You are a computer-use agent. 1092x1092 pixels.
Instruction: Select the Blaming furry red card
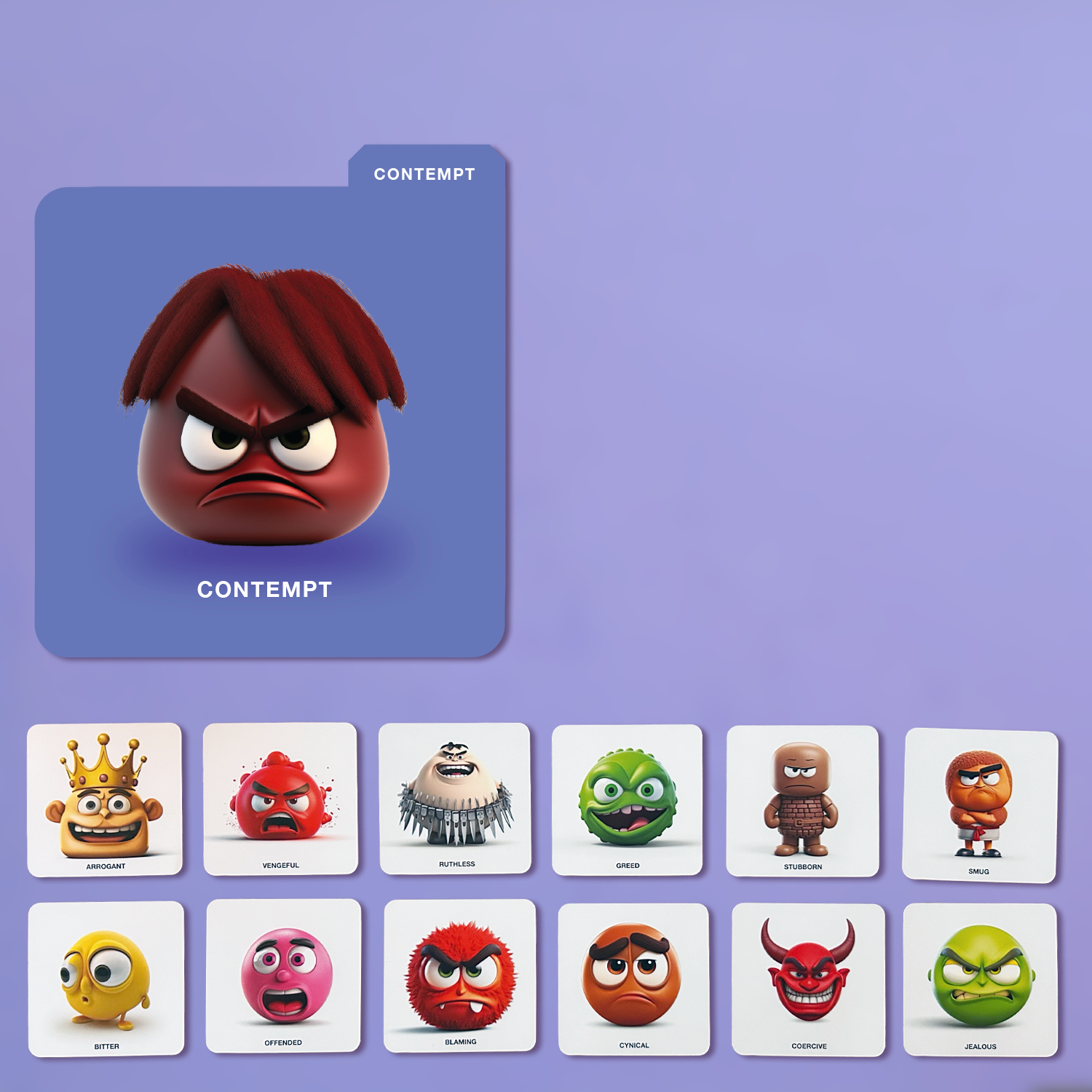[460, 976]
